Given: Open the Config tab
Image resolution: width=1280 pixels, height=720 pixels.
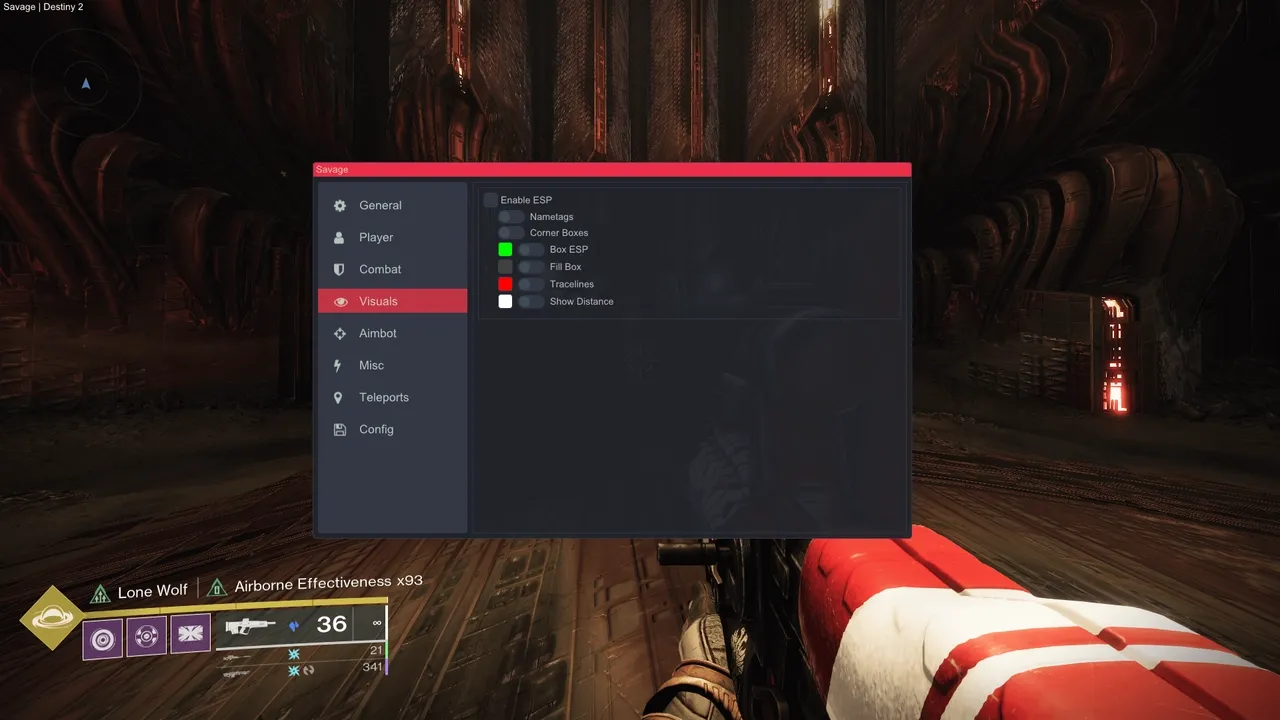Looking at the screenshot, I should coord(376,429).
